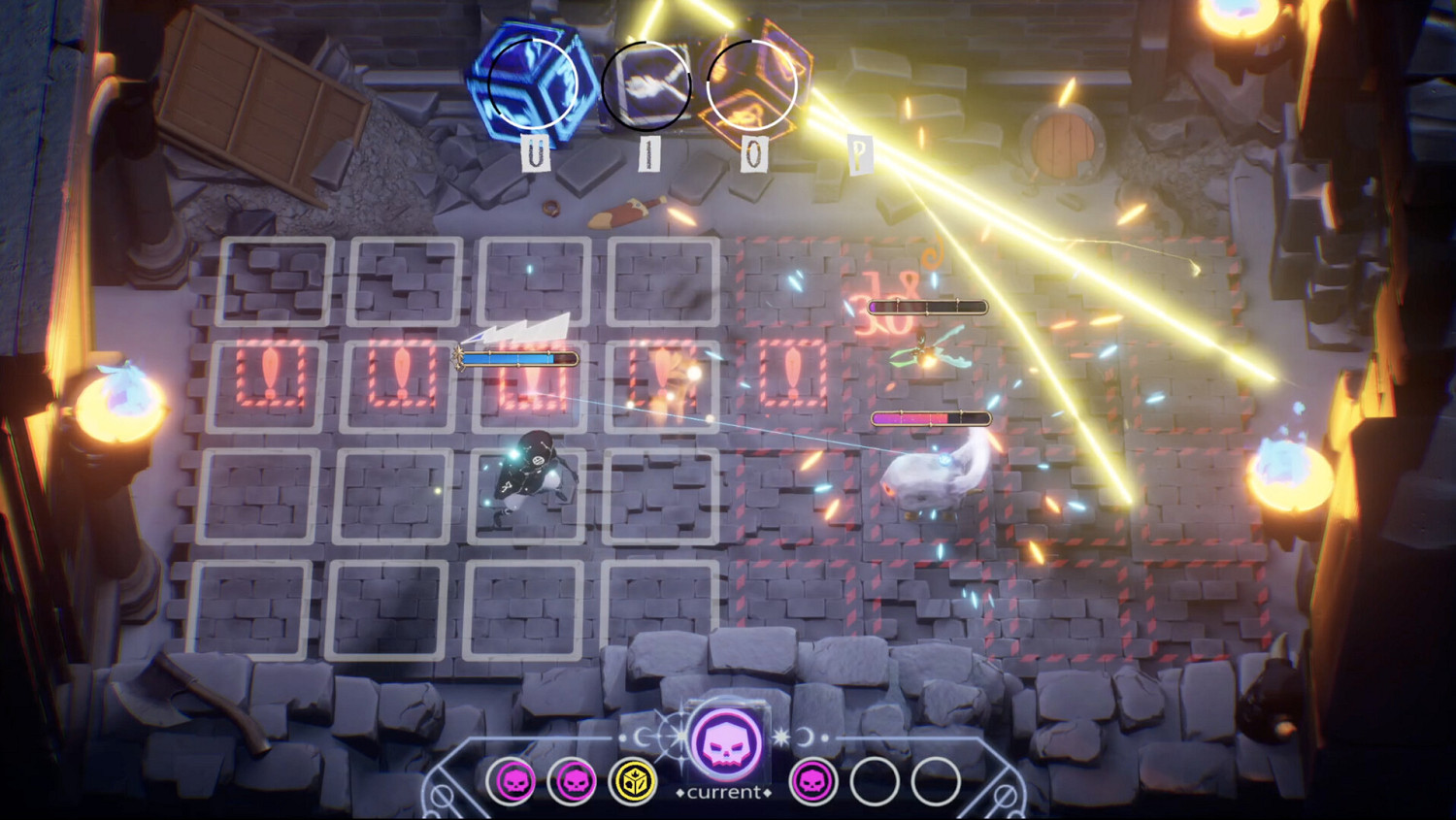Select the yellow cube icon in the turn queue
The width and height of the screenshot is (1456, 820).
tap(636, 781)
